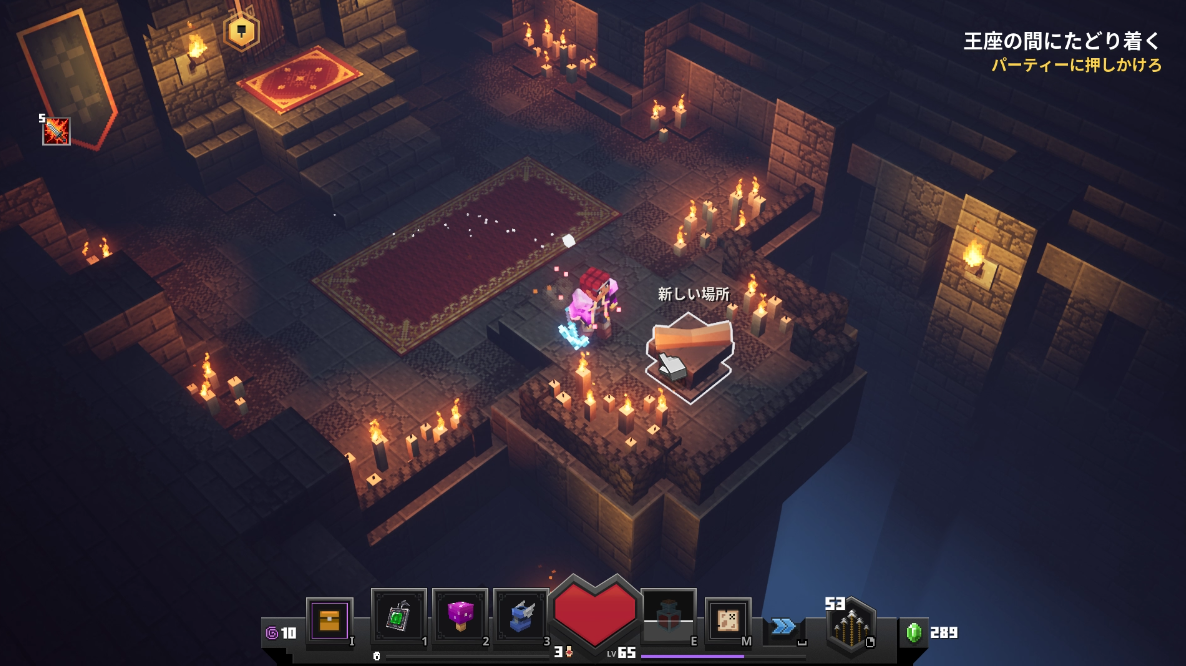The height and width of the screenshot is (666, 1186).
Task: Click the flaming sword buff icon
Action: click(56, 131)
